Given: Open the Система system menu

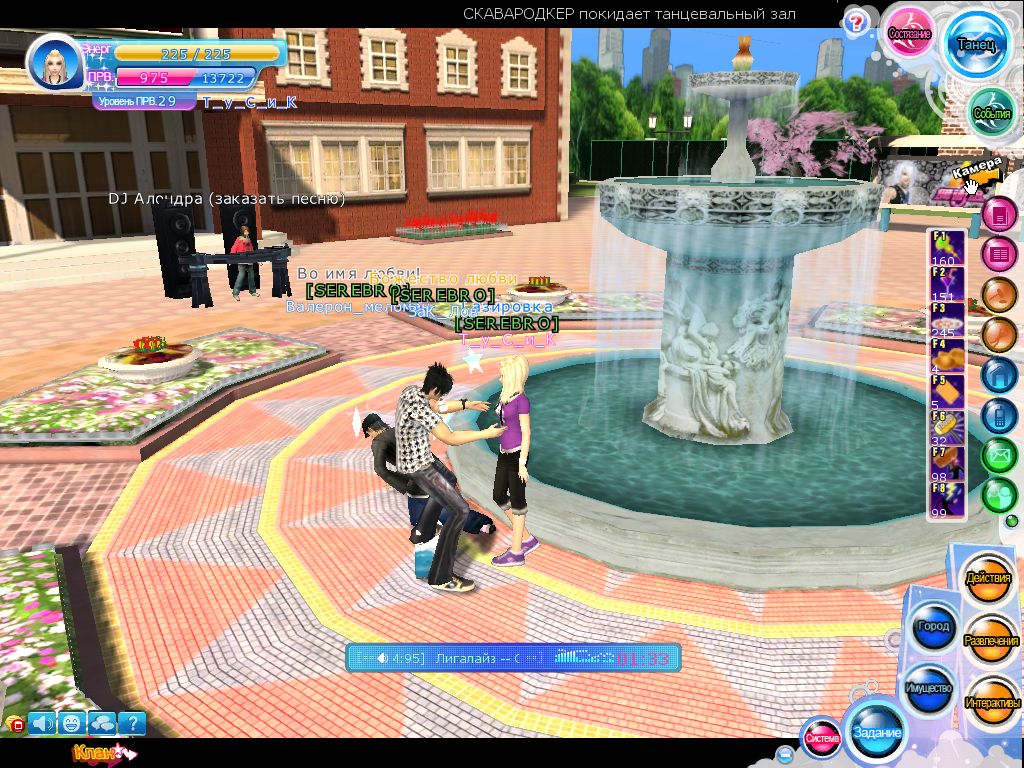Looking at the screenshot, I should tap(822, 738).
